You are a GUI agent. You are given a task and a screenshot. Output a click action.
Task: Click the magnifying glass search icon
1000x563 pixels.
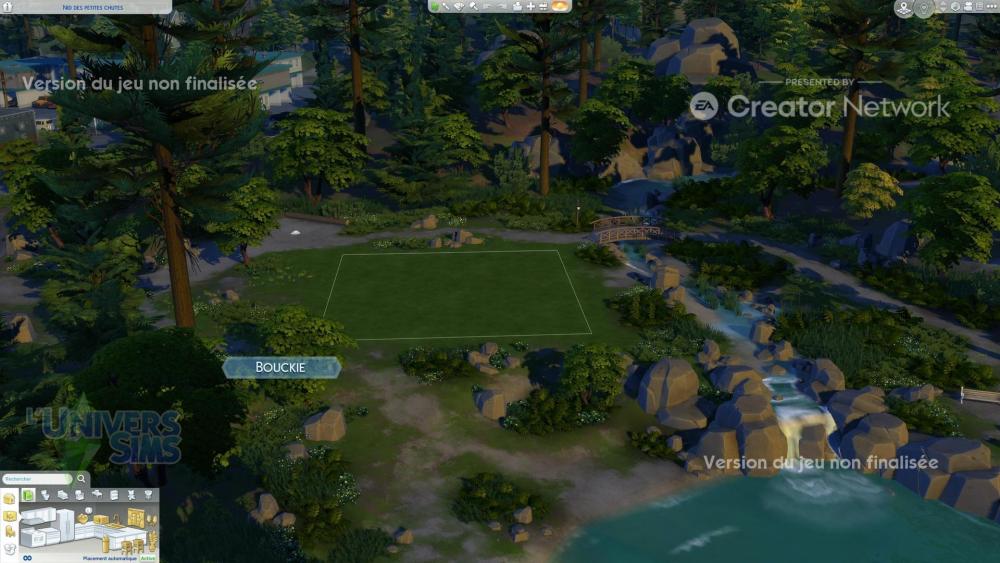(81, 479)
